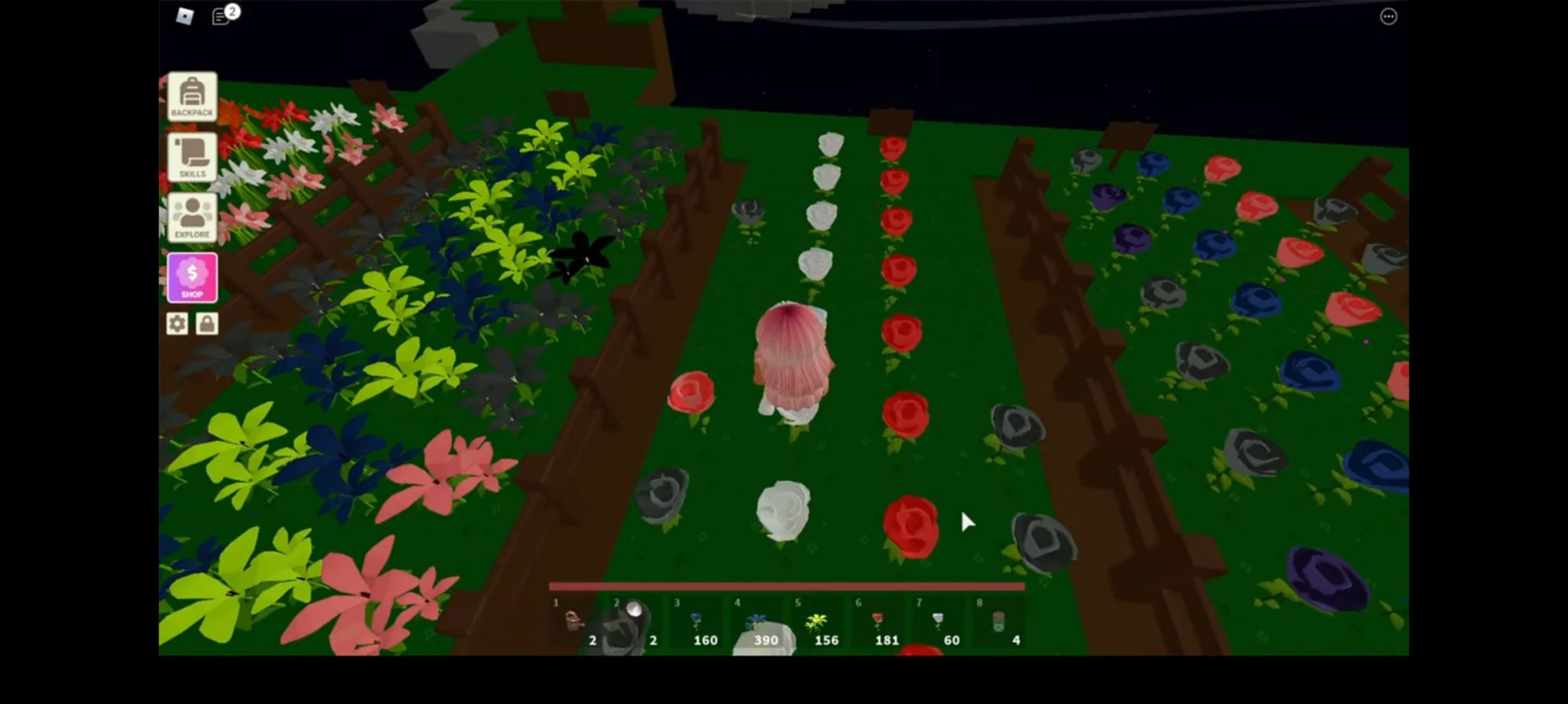The width and height of the screenshot is (1568, 704).
Task: Toggle the camera lock padlock
Action: pos(207,324)
